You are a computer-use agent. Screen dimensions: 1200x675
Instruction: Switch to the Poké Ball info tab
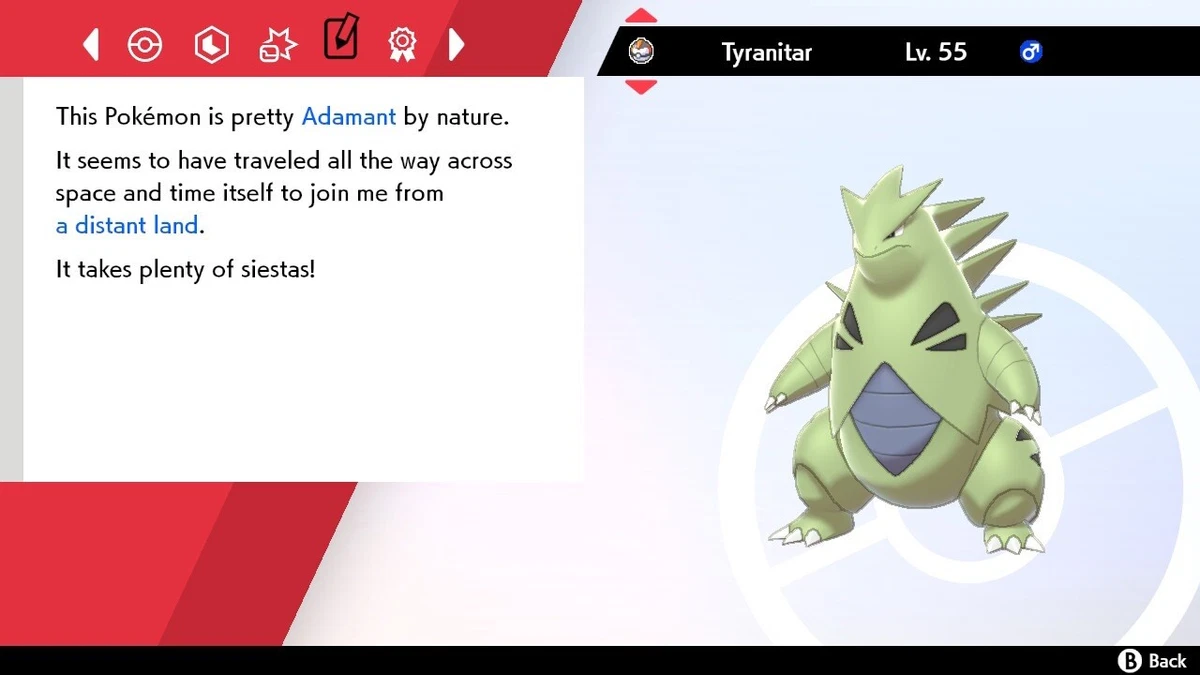click(145, 44)
